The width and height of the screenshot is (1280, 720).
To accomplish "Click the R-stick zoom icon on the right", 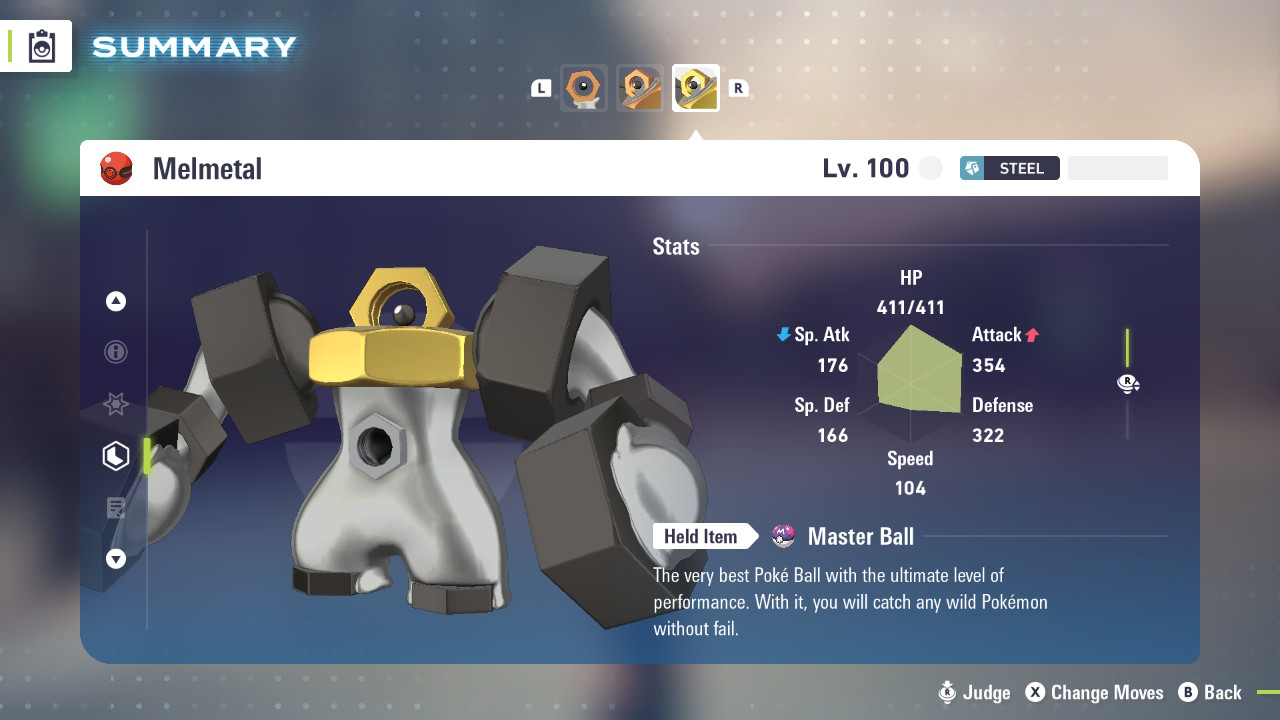I will [x=1128, y=383].
